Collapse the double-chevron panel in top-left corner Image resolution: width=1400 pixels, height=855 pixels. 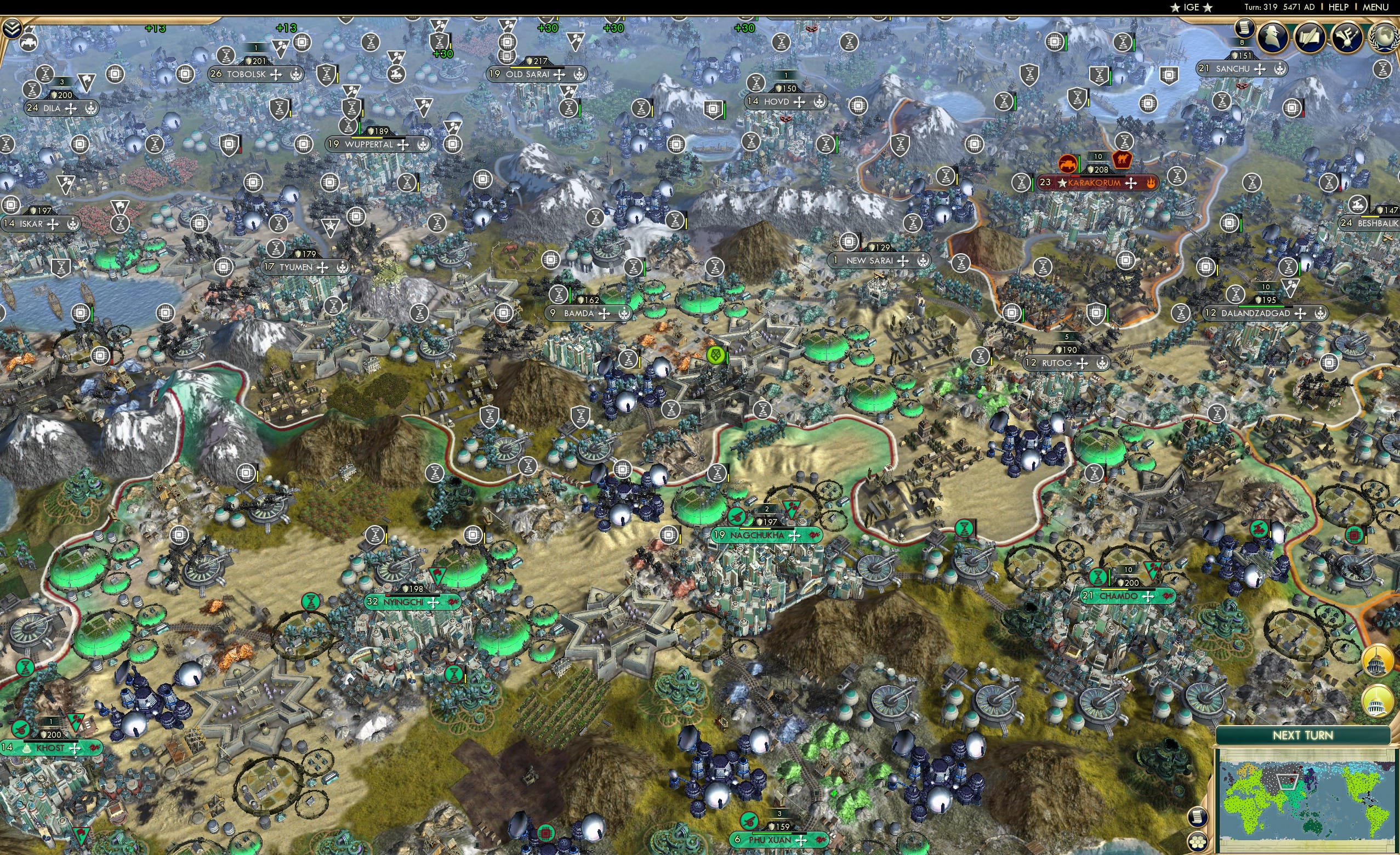(12, 29)
